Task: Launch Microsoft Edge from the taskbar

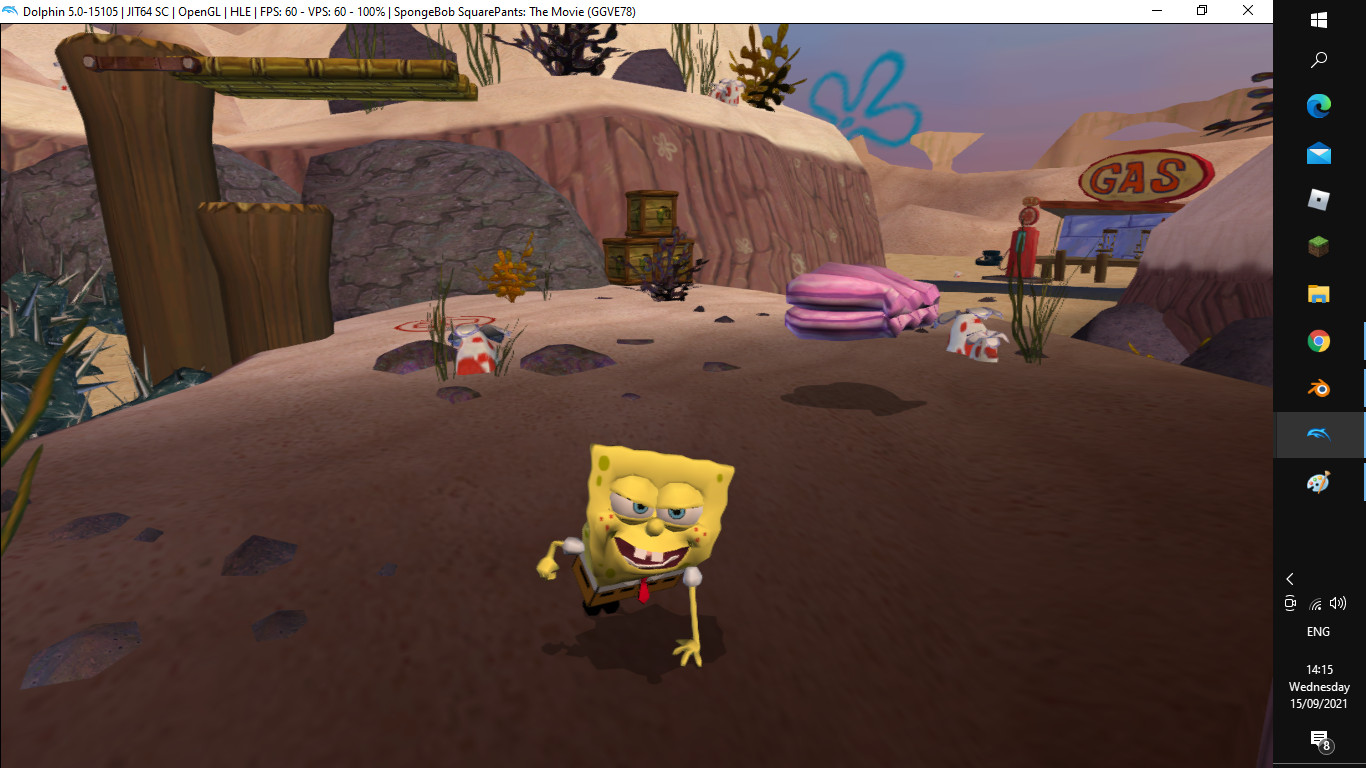Action: pos(1318,105)
